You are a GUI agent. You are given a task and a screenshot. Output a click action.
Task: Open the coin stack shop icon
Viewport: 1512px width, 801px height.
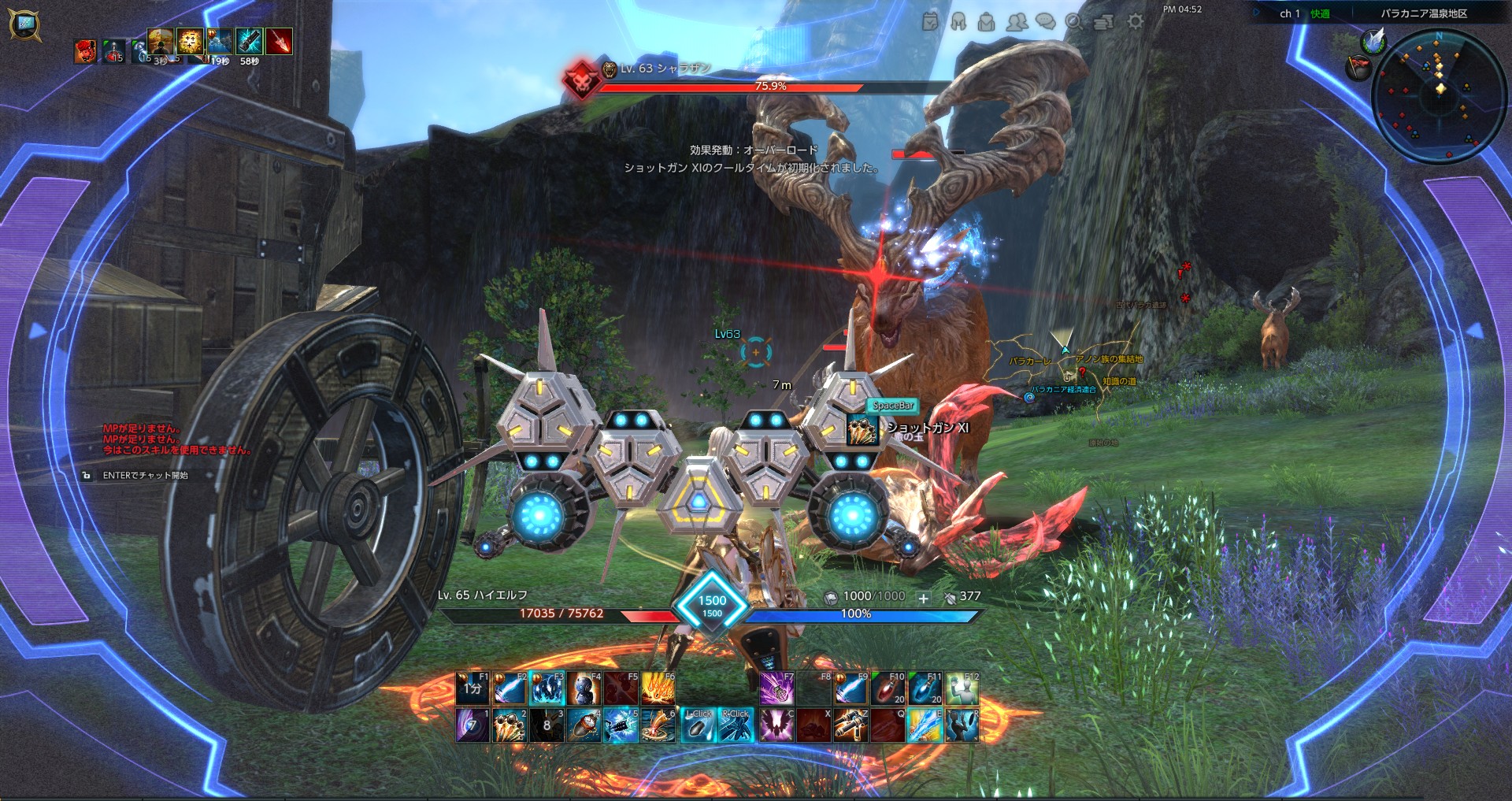click(1104, 22)
